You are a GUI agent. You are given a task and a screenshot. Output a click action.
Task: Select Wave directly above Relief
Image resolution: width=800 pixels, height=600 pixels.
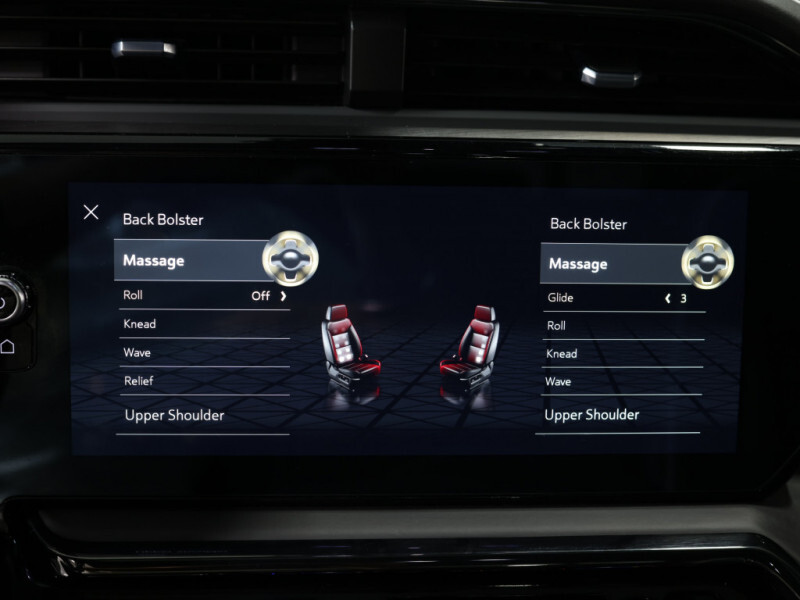(x=137, y=353)
